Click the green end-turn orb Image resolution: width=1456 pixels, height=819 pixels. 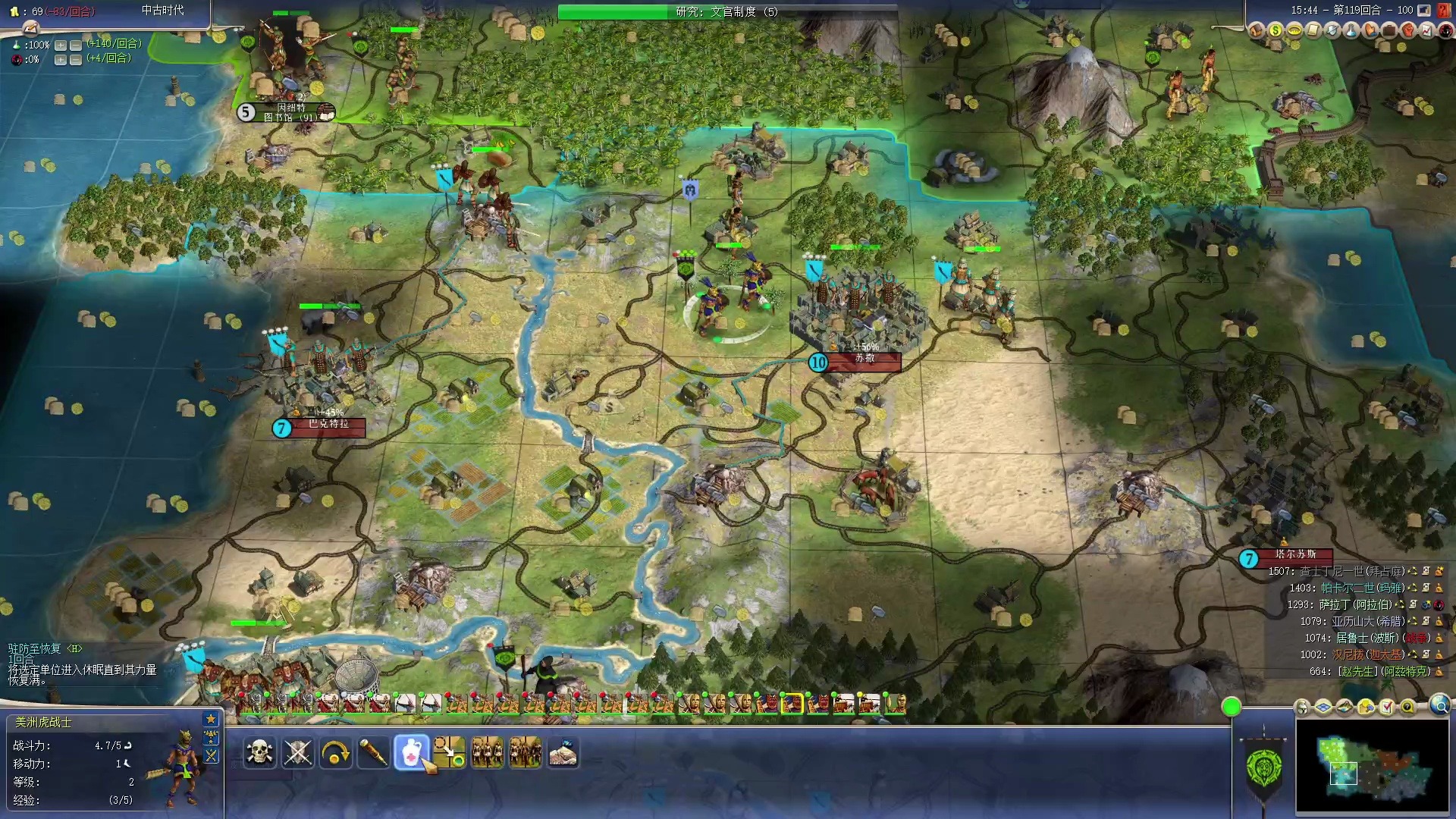(x=1232, y=707)
